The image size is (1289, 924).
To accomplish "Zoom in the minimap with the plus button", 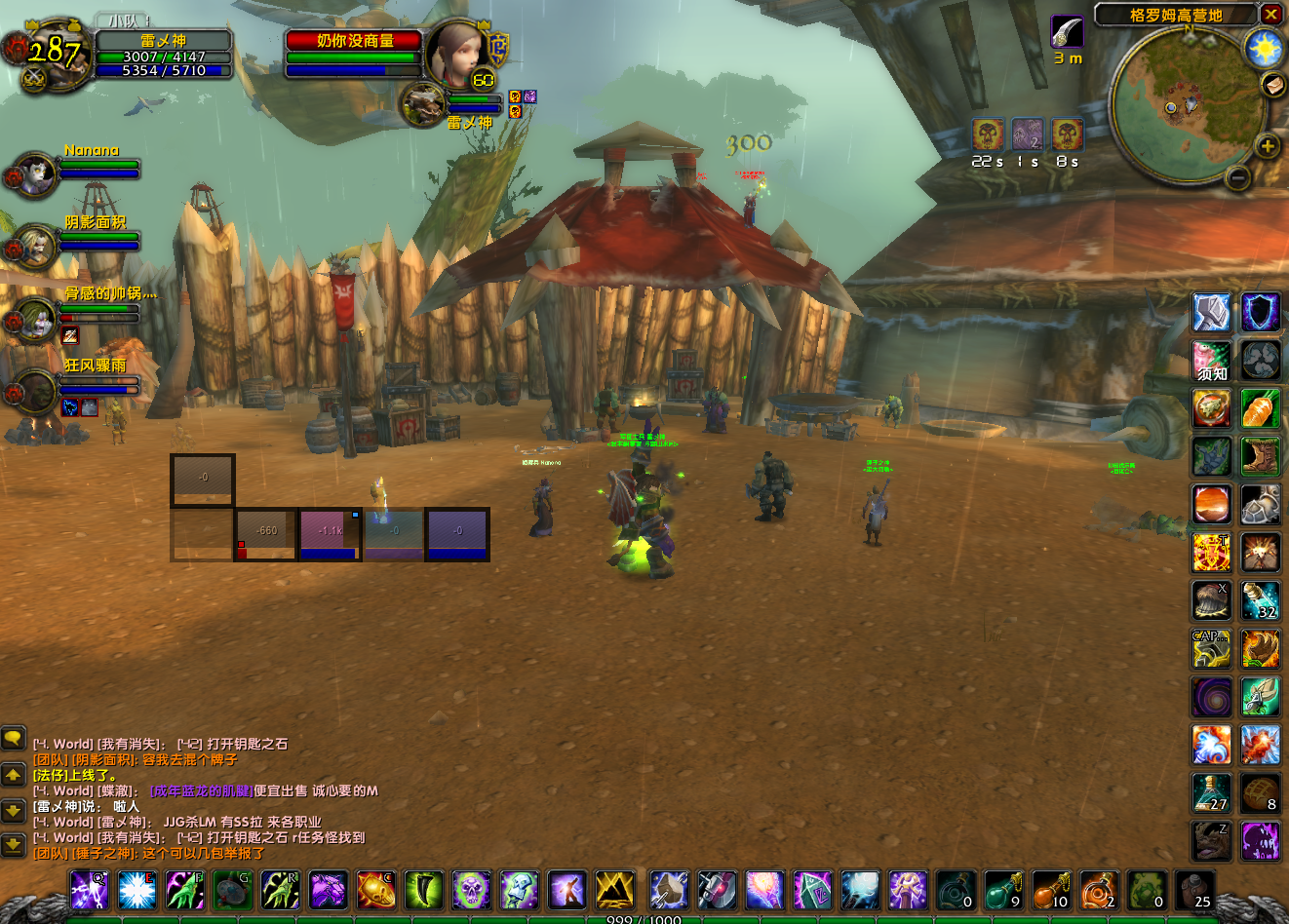I will (1269, 146).
